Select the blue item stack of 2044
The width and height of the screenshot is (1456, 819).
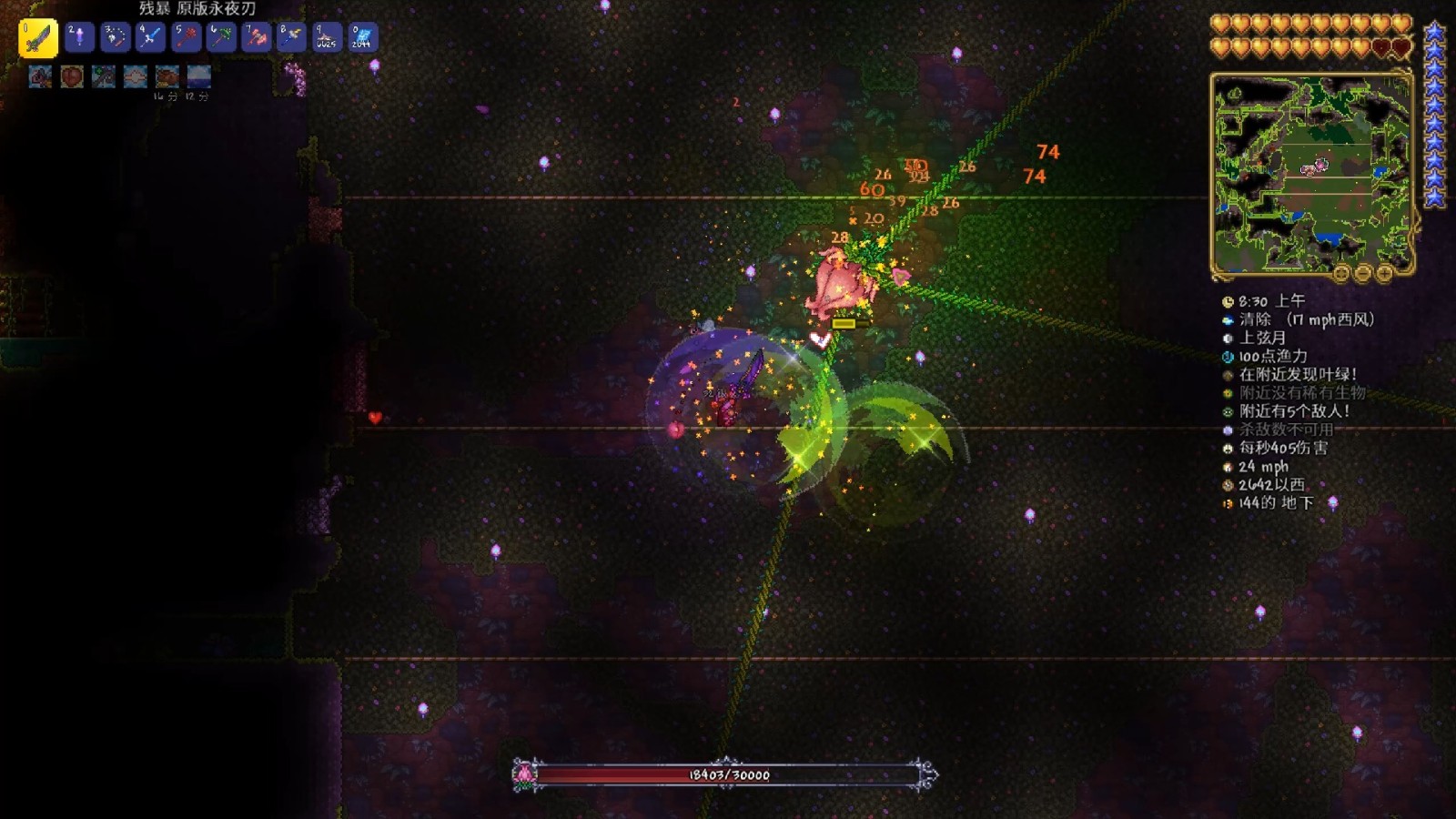point(362,37)
